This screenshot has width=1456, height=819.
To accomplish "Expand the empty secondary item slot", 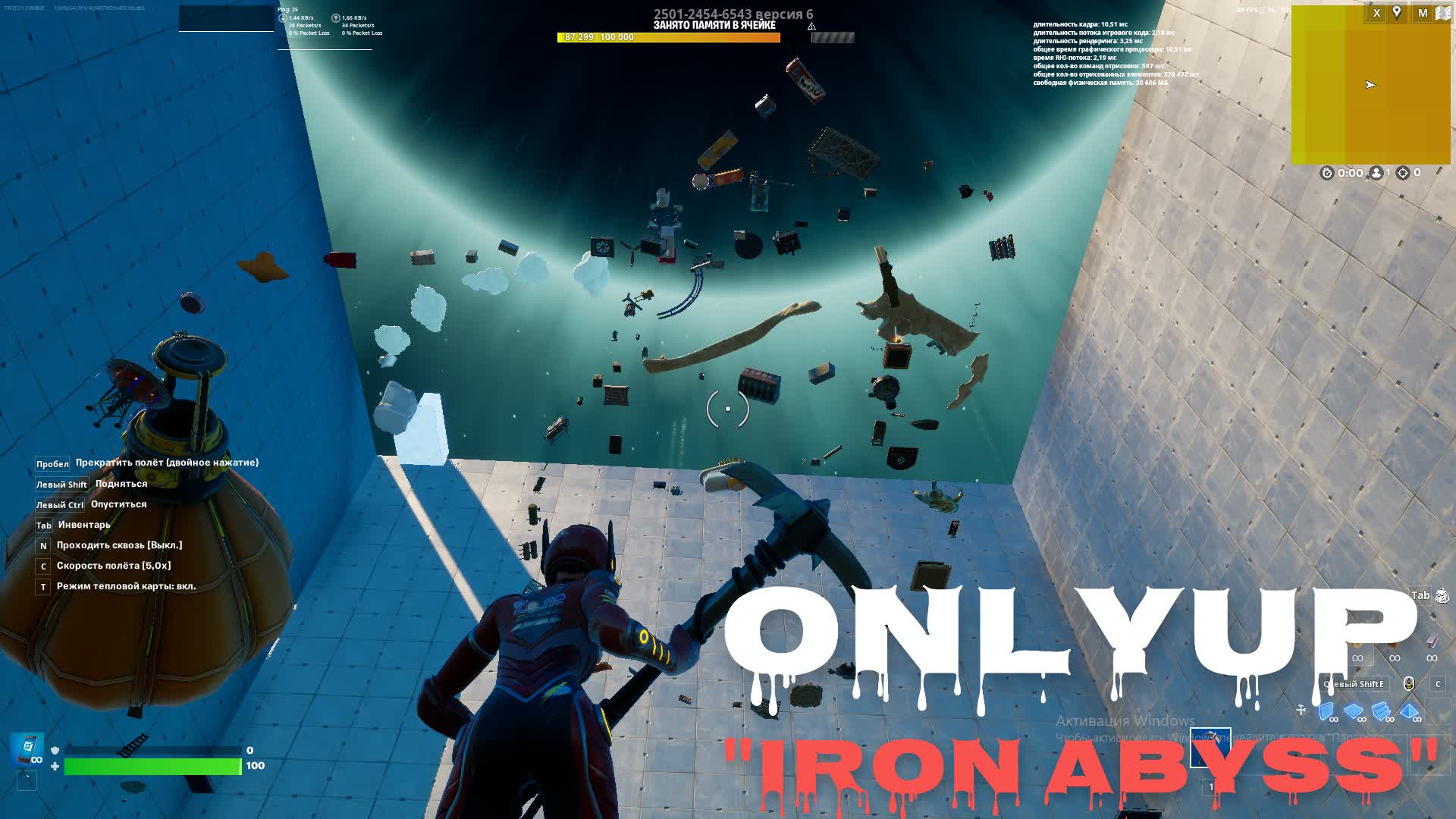I will click(27, 781).
